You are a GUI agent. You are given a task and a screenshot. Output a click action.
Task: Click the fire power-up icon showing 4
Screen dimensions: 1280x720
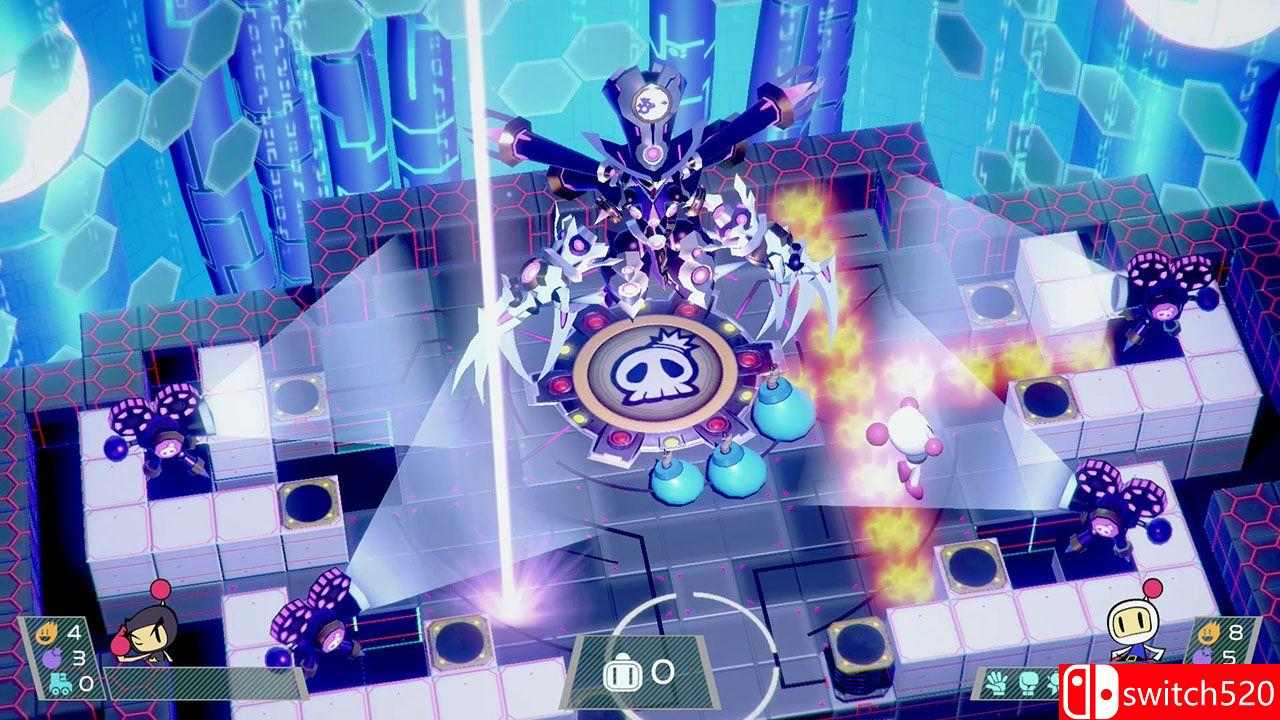click(46, 633)
